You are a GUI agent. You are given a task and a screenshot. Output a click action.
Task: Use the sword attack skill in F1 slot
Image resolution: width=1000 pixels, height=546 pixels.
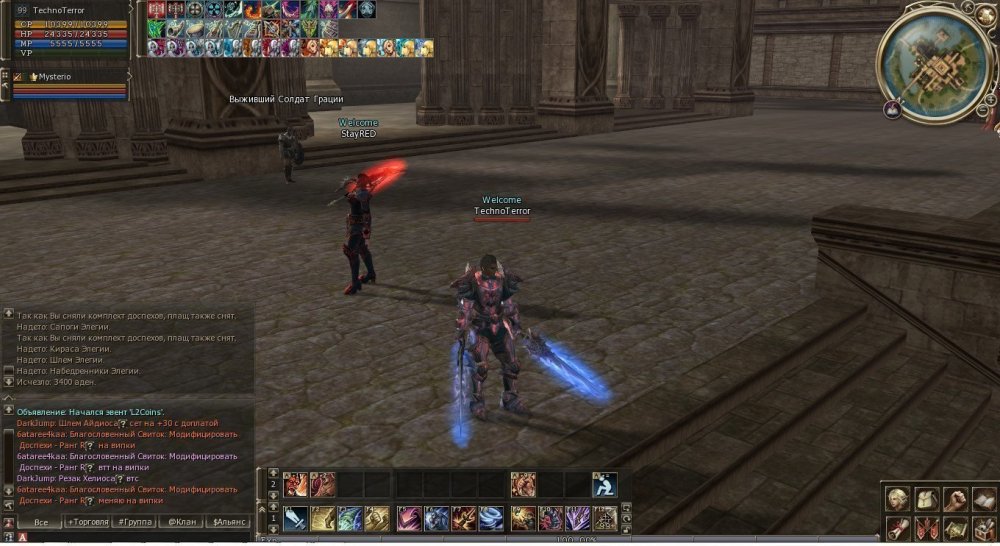[295, 518]
